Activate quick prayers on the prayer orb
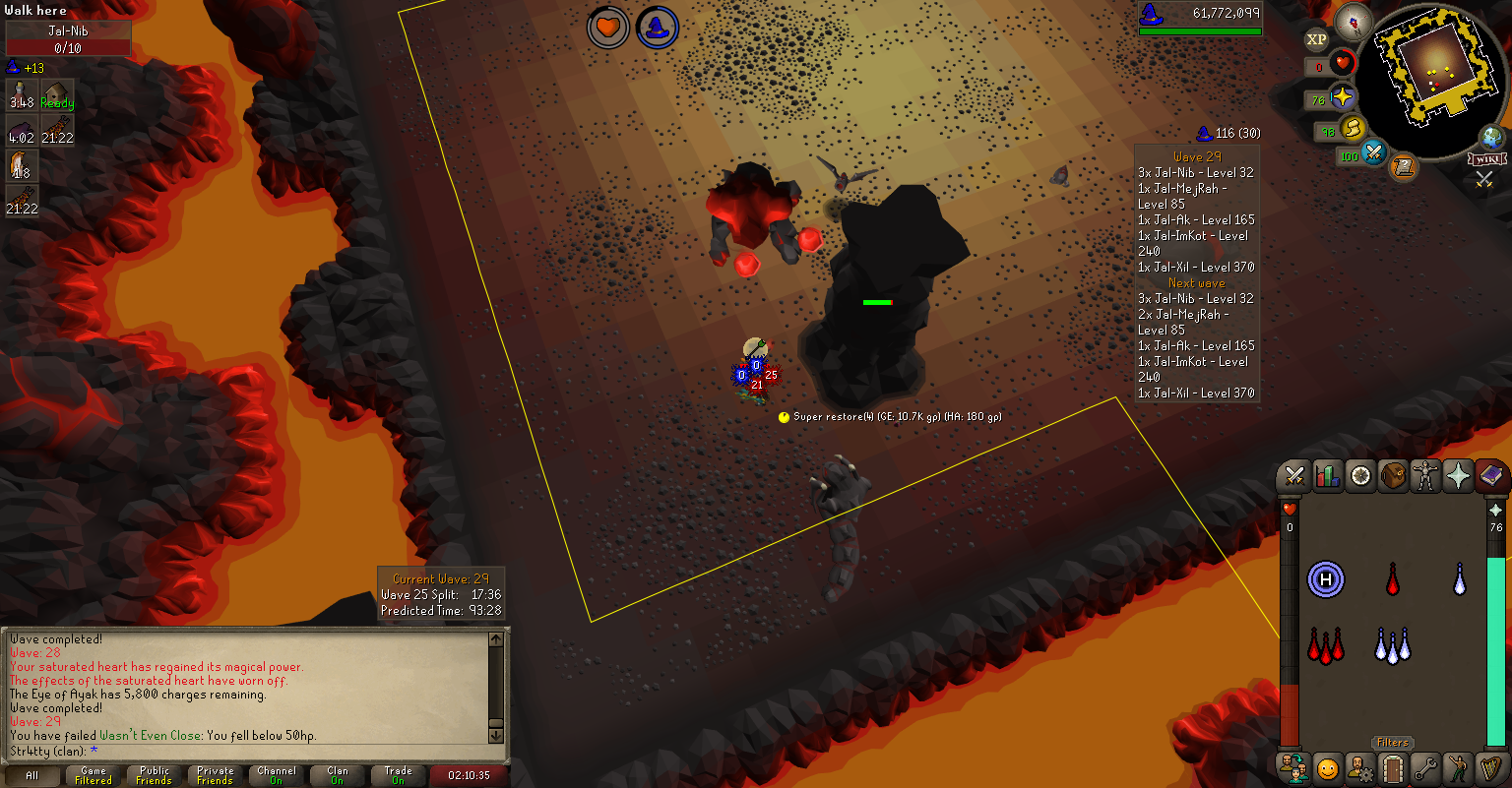The width and height of the screenshot is (1512, 788). (x=1343, y=98)
